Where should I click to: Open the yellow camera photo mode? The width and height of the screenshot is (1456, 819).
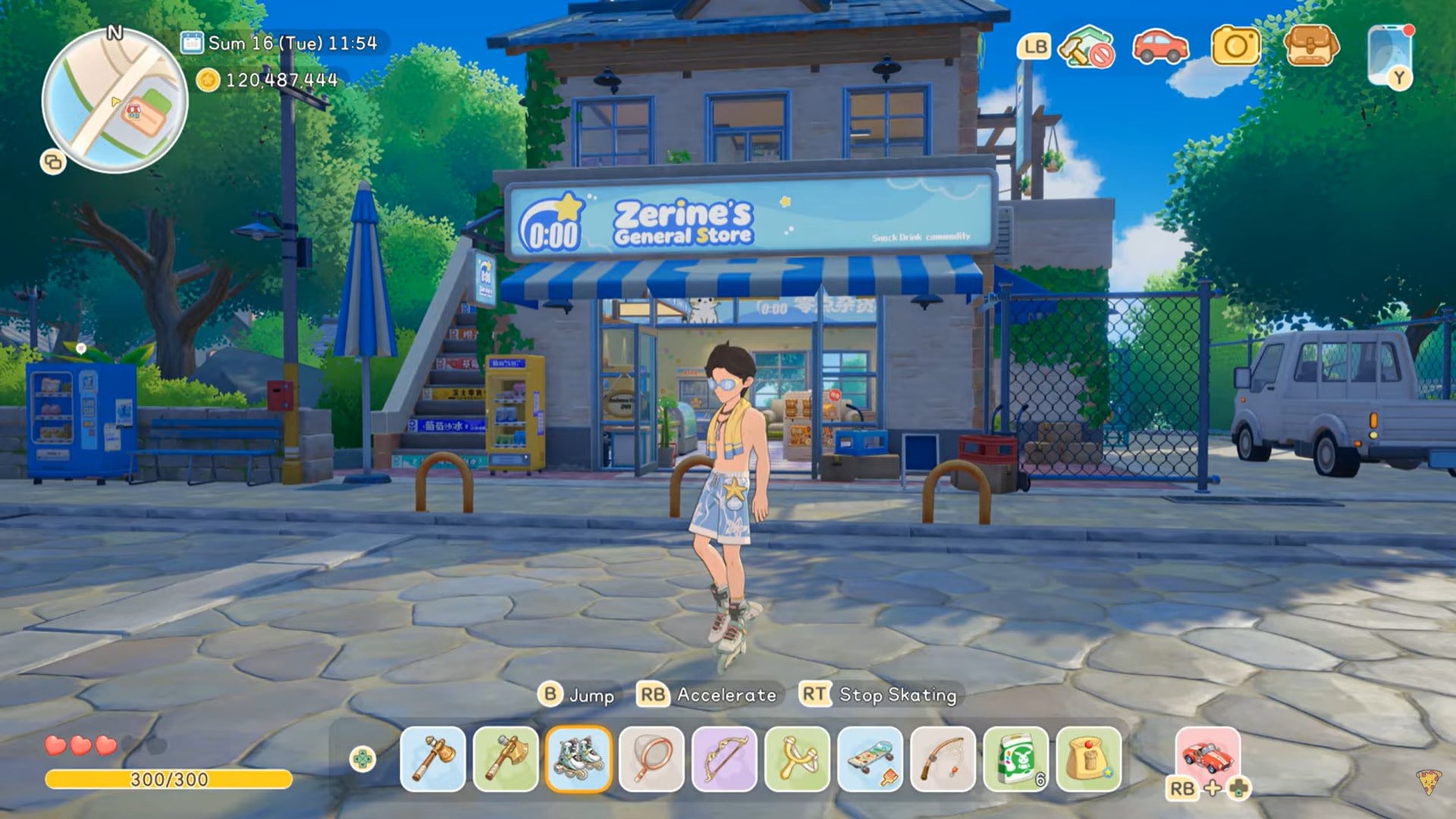1235,47
